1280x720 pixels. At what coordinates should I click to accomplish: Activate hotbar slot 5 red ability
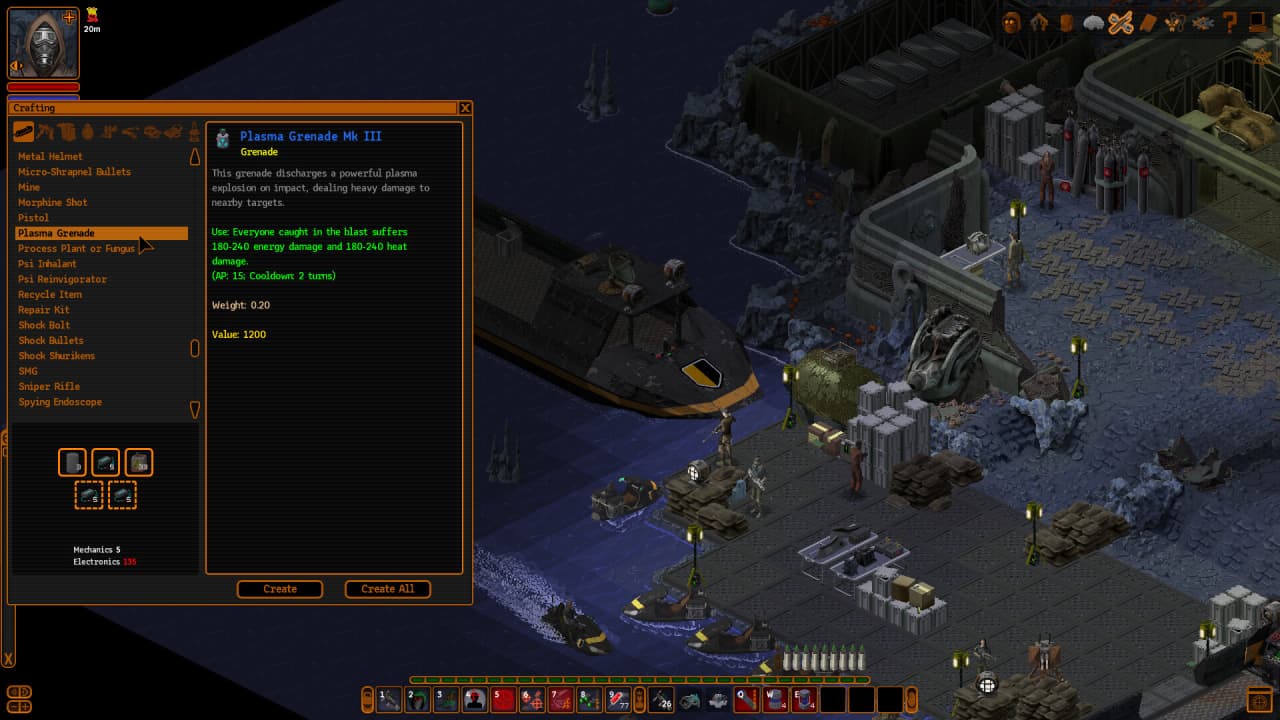click(x=503, y=699)
